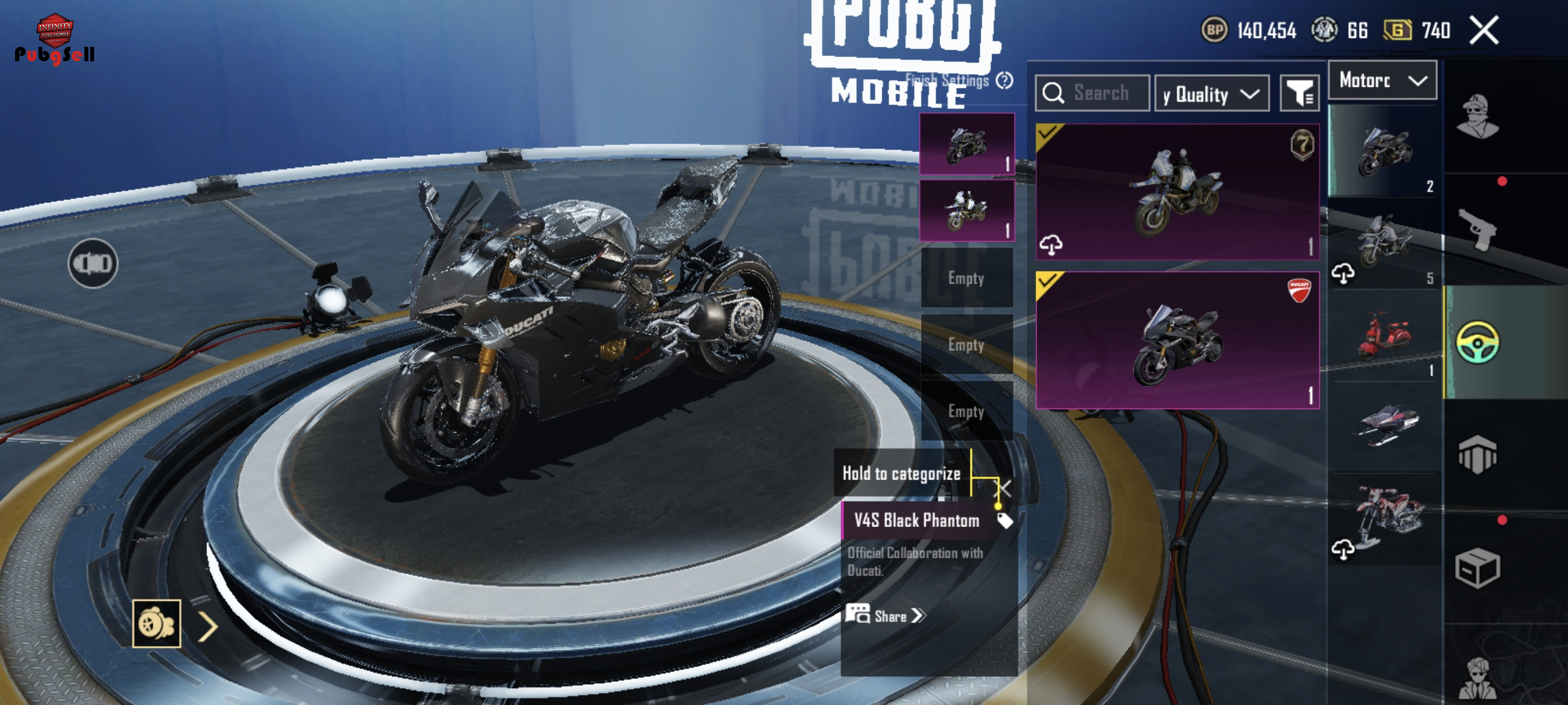Select the steering wheel vehicles category

tap(1478, 343)
